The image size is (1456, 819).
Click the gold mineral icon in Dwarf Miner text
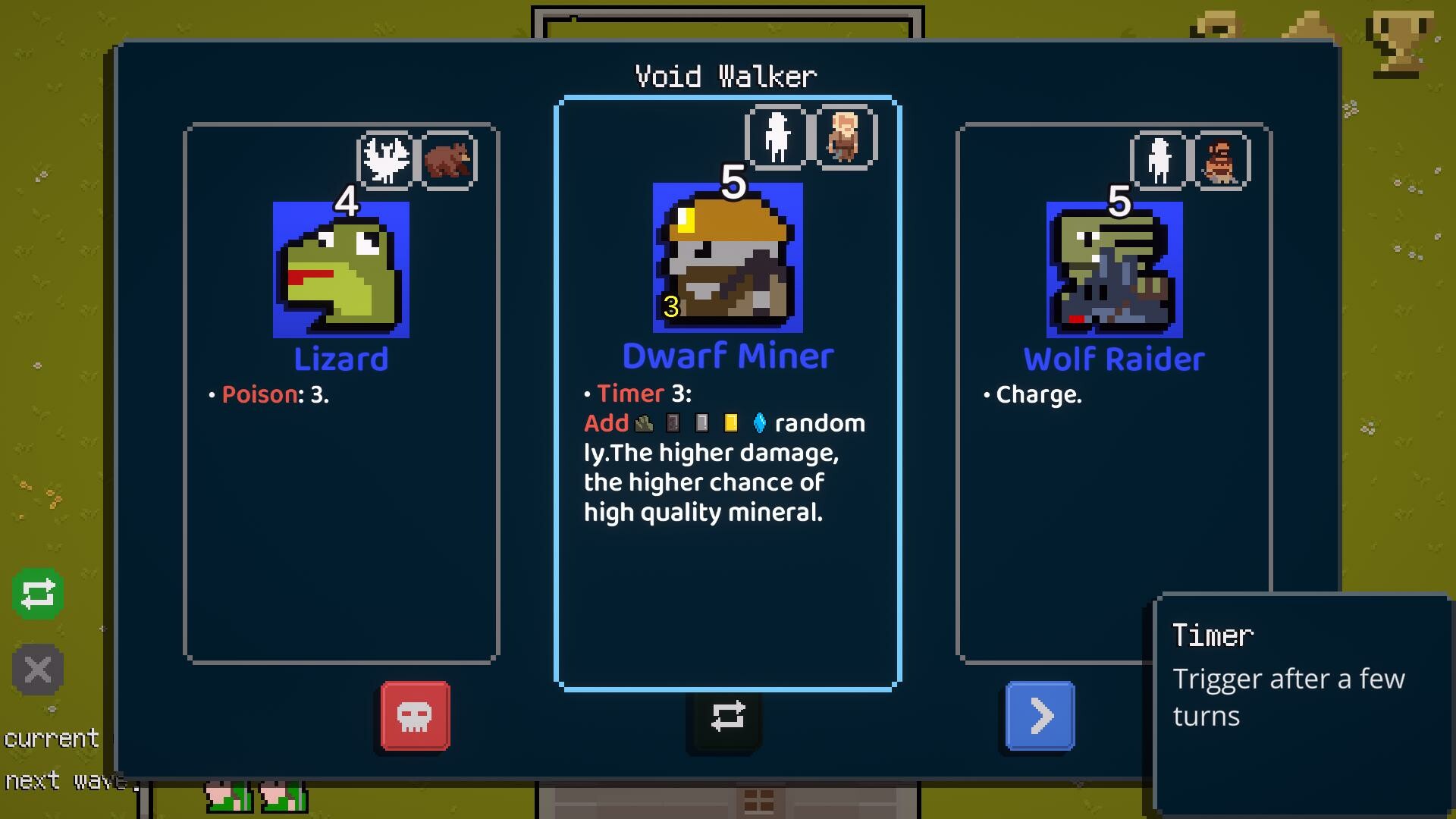[731, 423]
